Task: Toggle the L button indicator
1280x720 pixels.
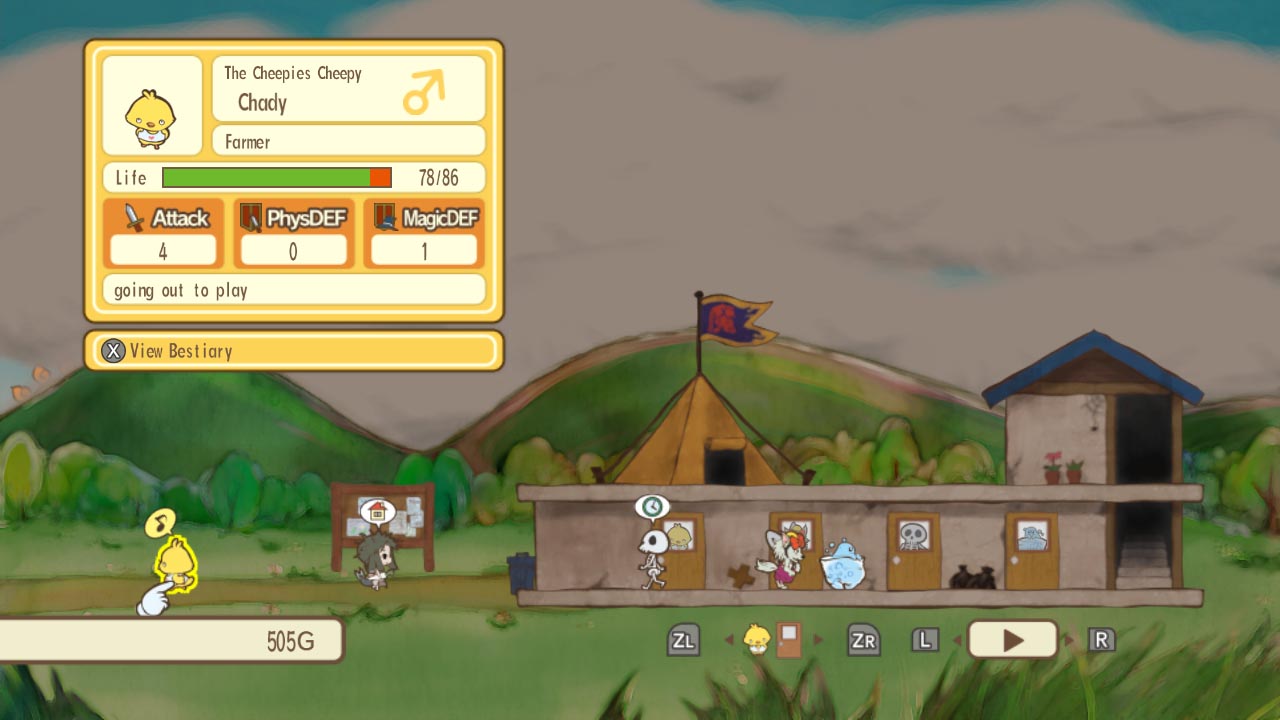Action: 925,638
